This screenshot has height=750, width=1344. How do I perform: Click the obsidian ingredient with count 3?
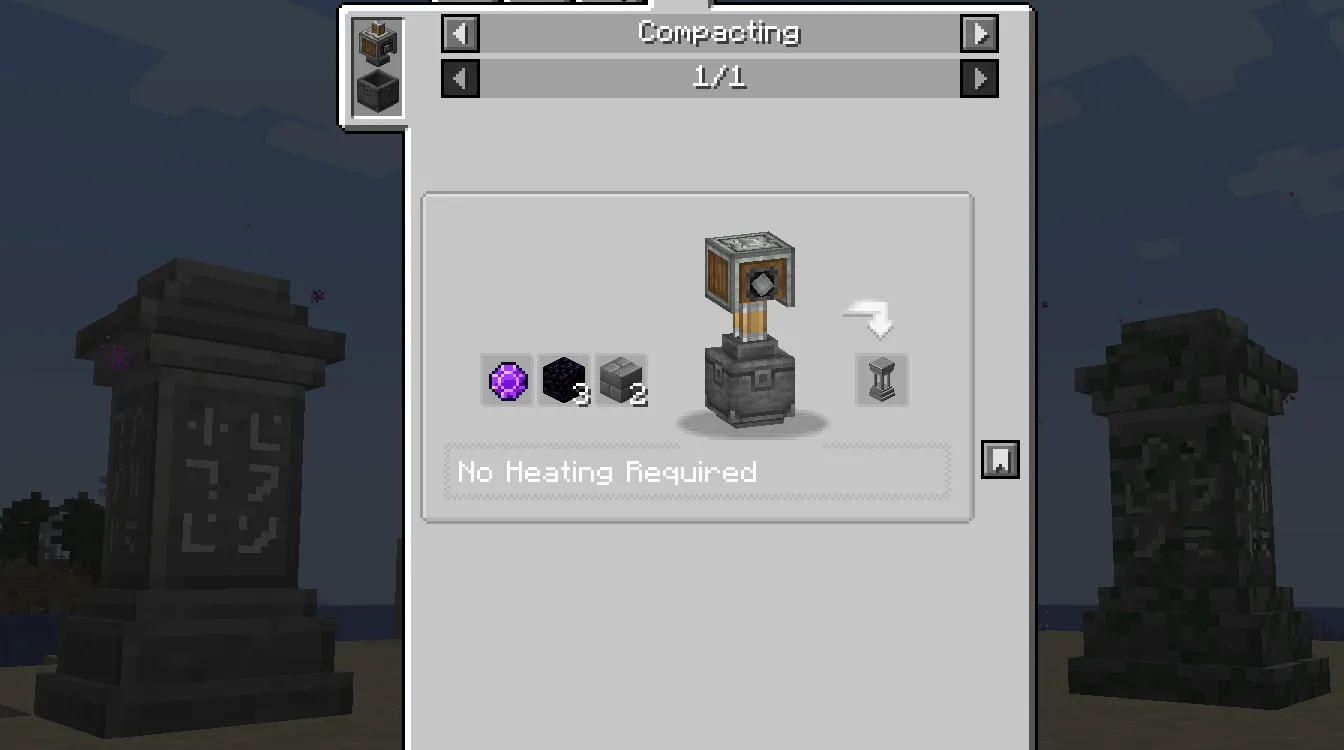[563, 382]
